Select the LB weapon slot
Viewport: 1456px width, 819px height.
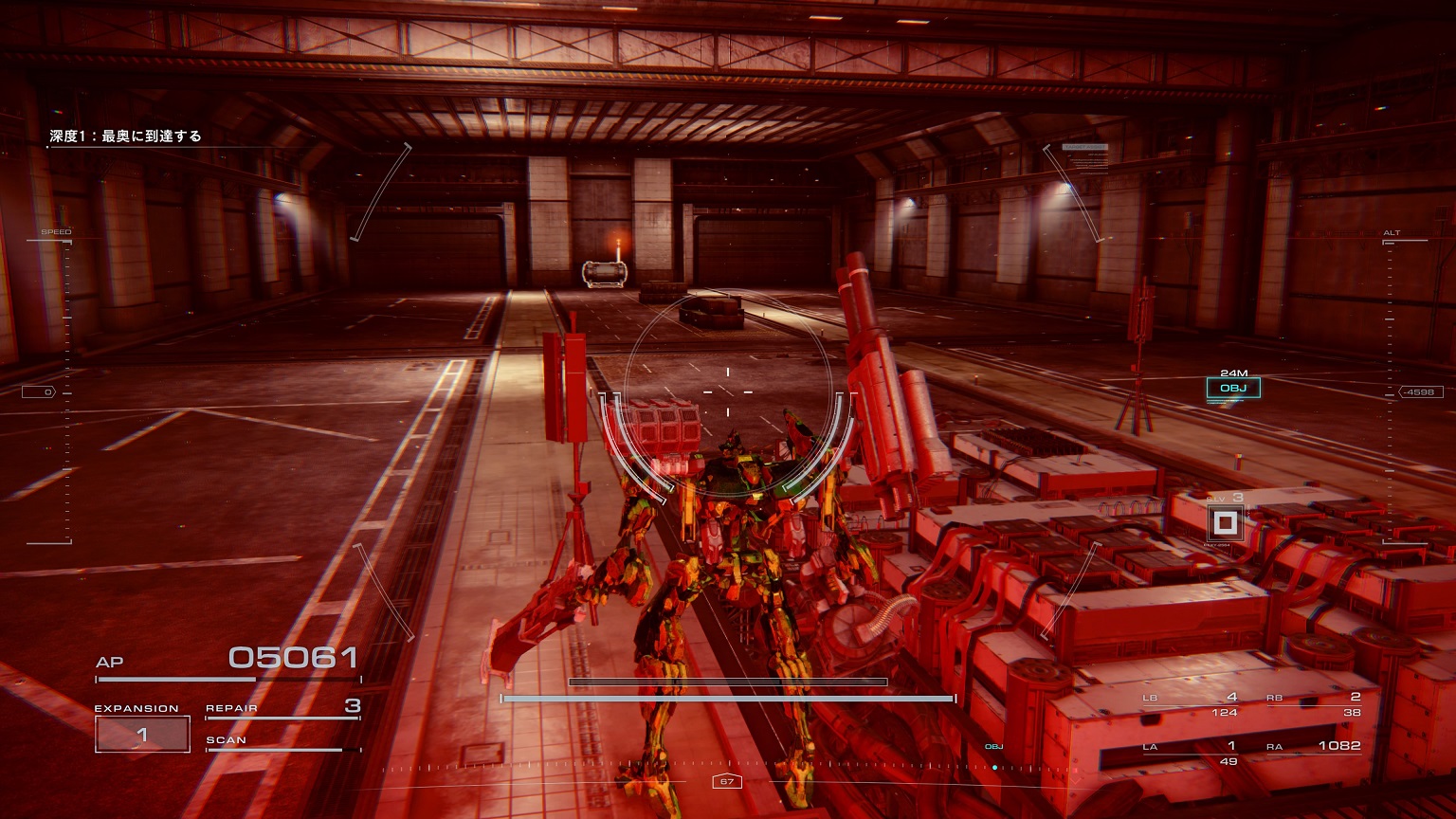[x=1191, y=703]
